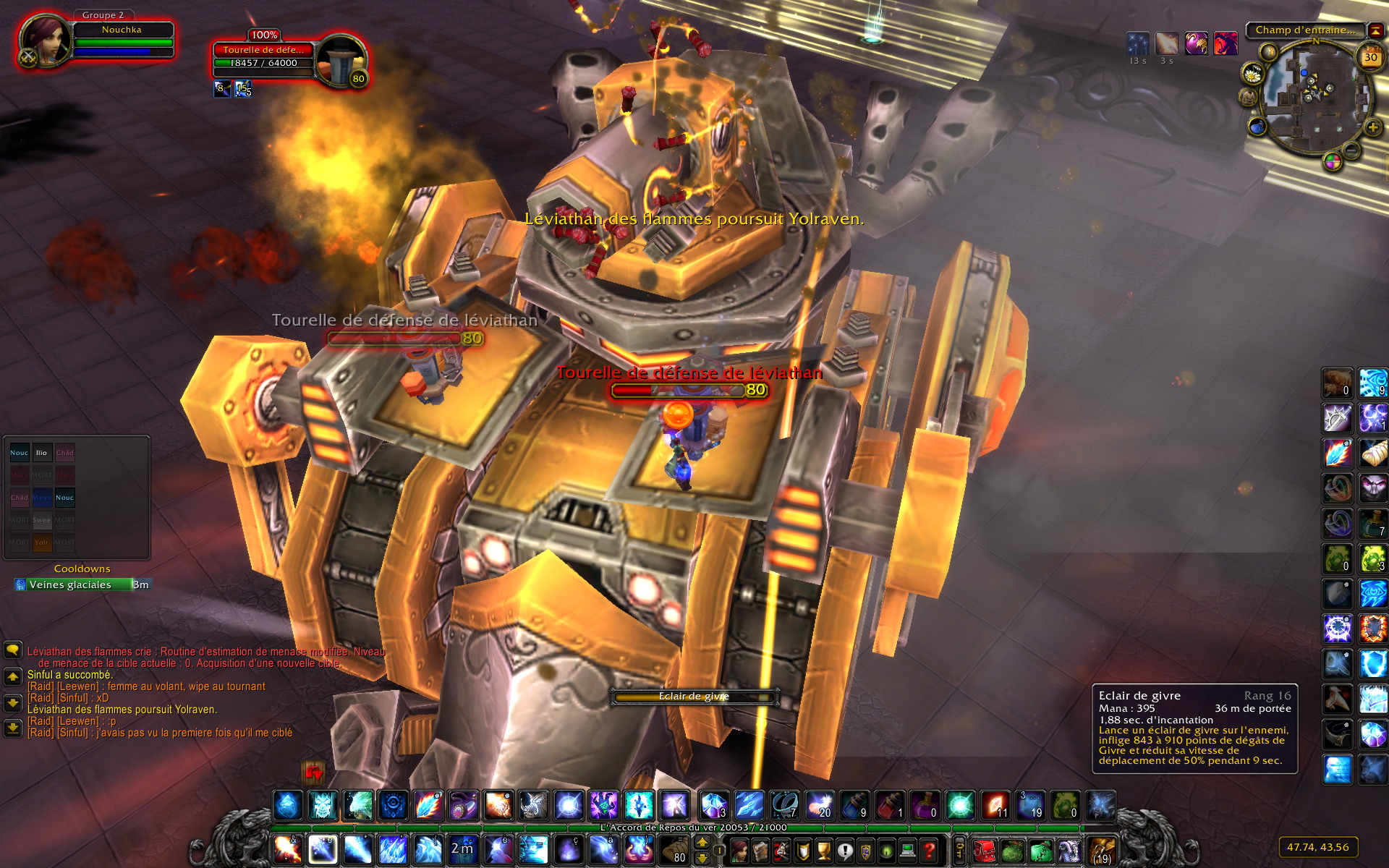Select Yolr in the raid frames
Image resolution: width=1389 pixels, height=868 pixels.
point(42,542)
